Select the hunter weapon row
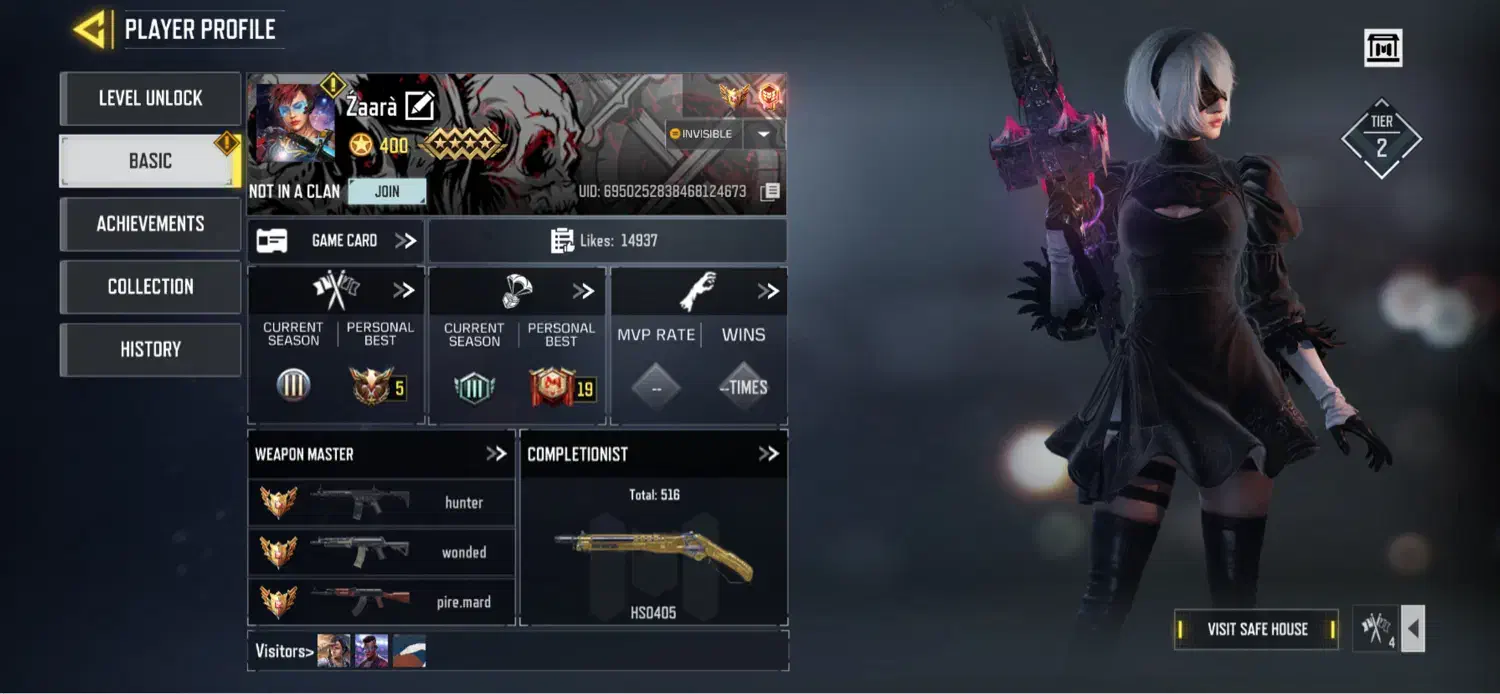Screen dimensions: 1500x694 381,502
